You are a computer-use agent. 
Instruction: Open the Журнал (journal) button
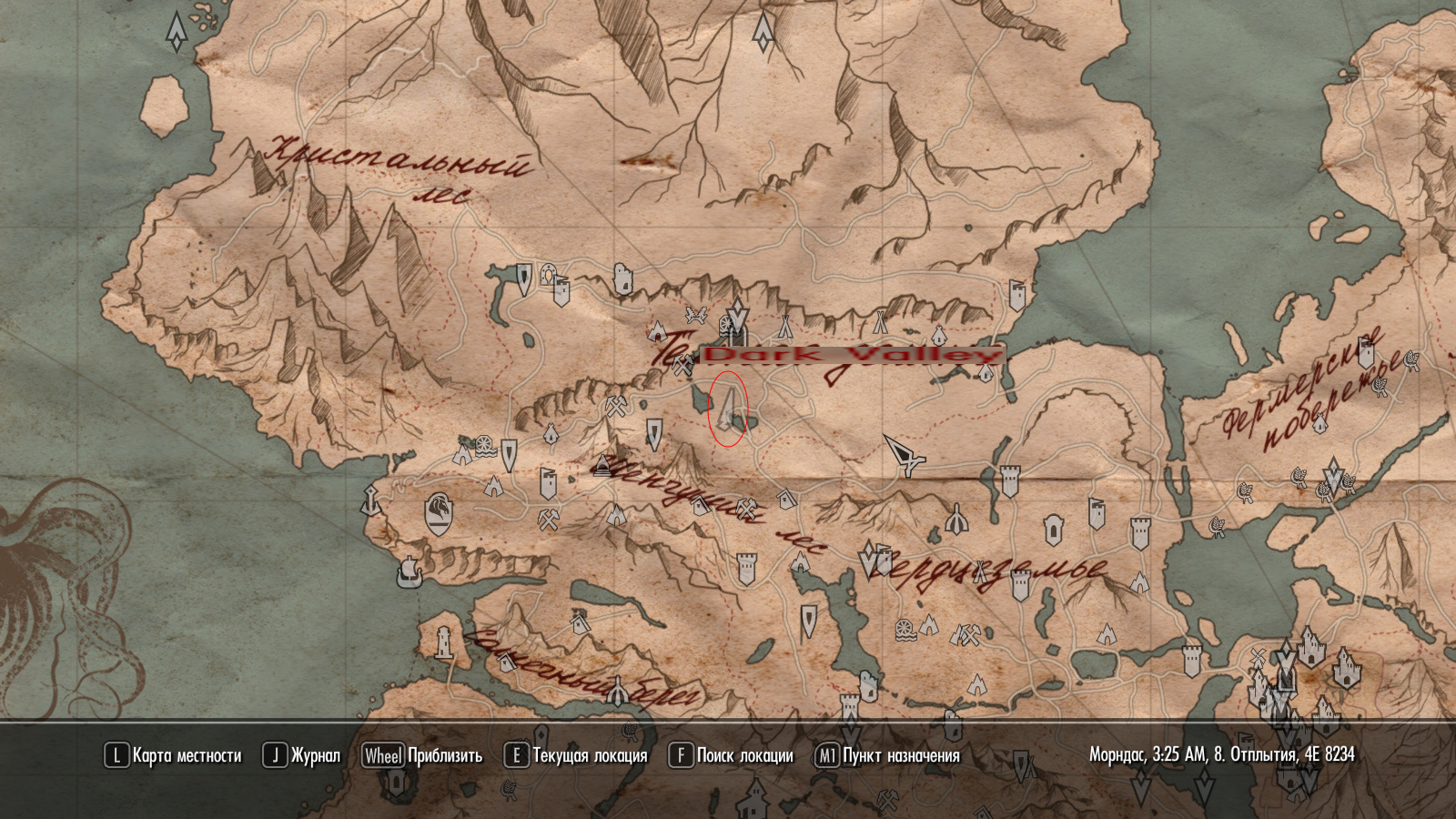tap(301, 755)
